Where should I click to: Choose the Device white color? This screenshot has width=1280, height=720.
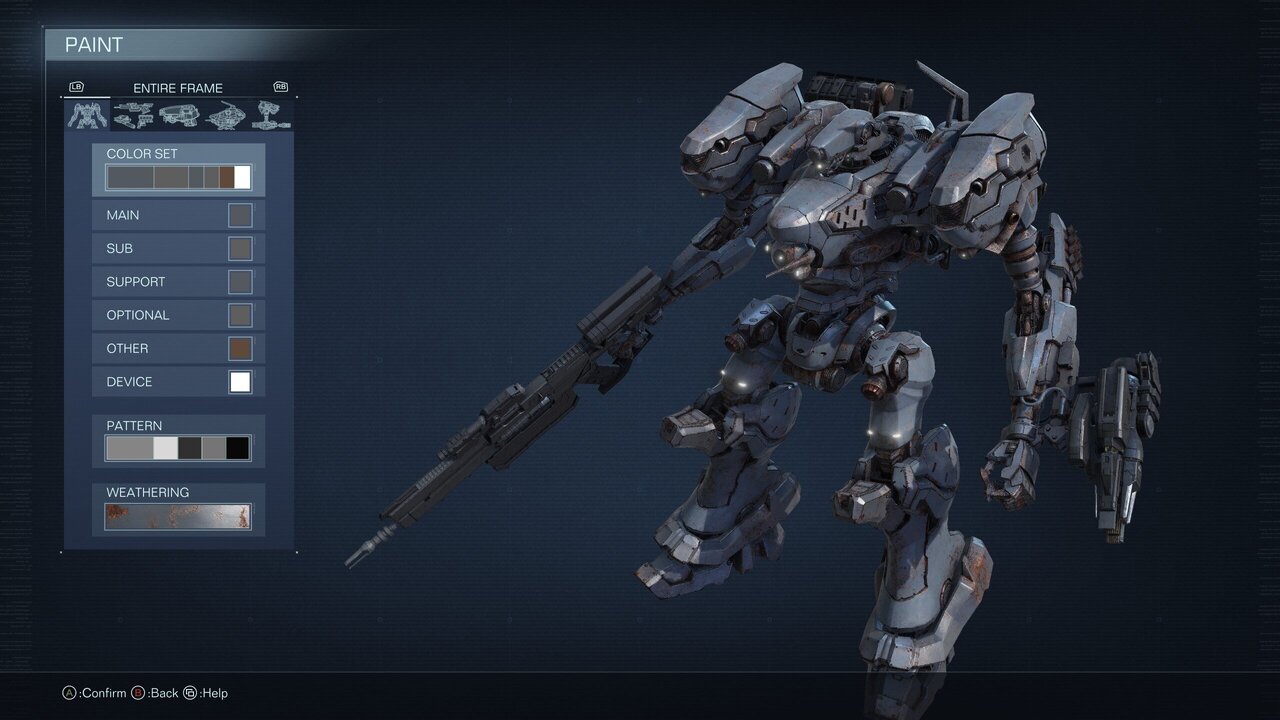coord(179,382)
